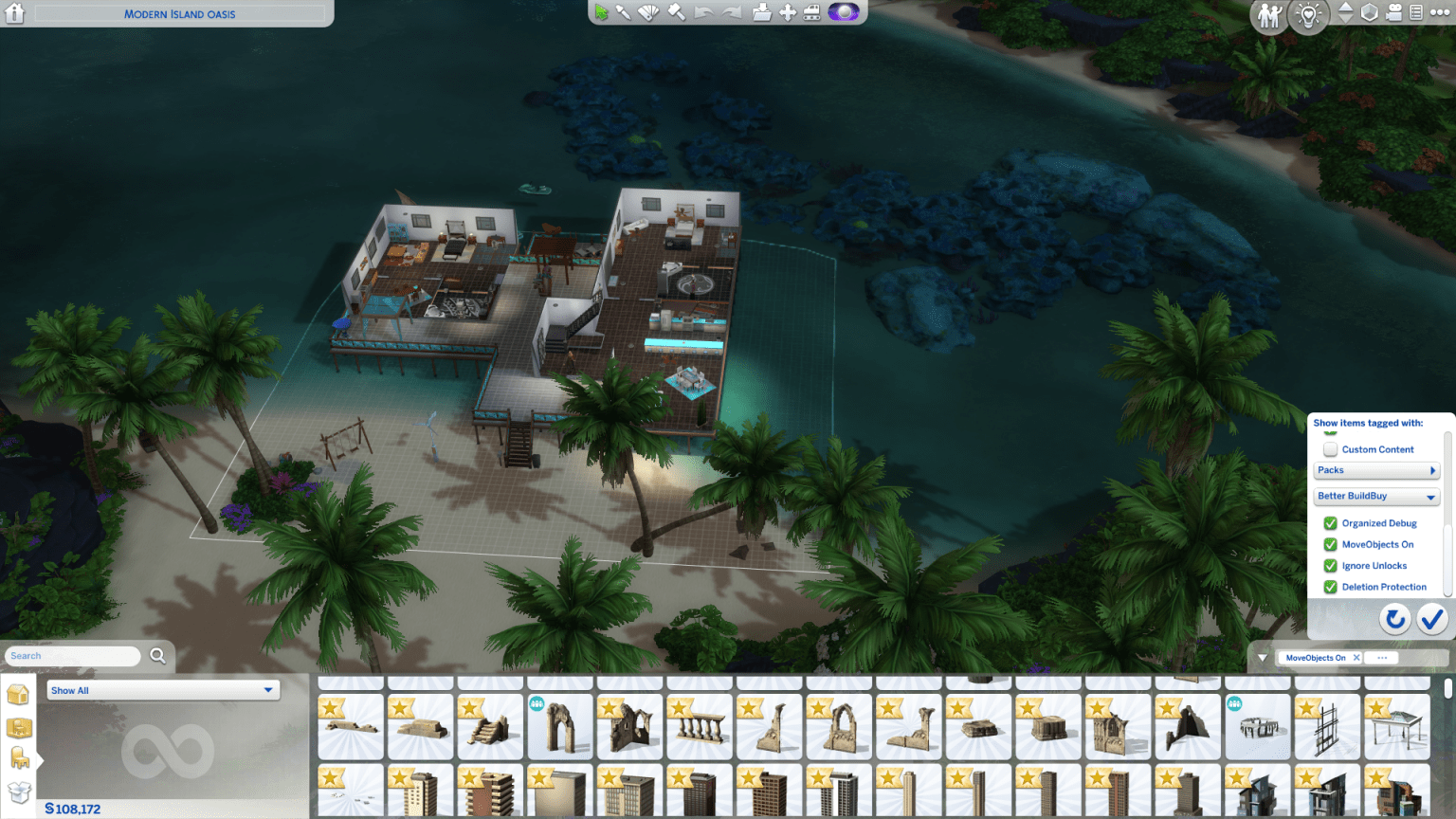Select the Sledgehammer tool
1456x819 pixels.
click(675, 12)
